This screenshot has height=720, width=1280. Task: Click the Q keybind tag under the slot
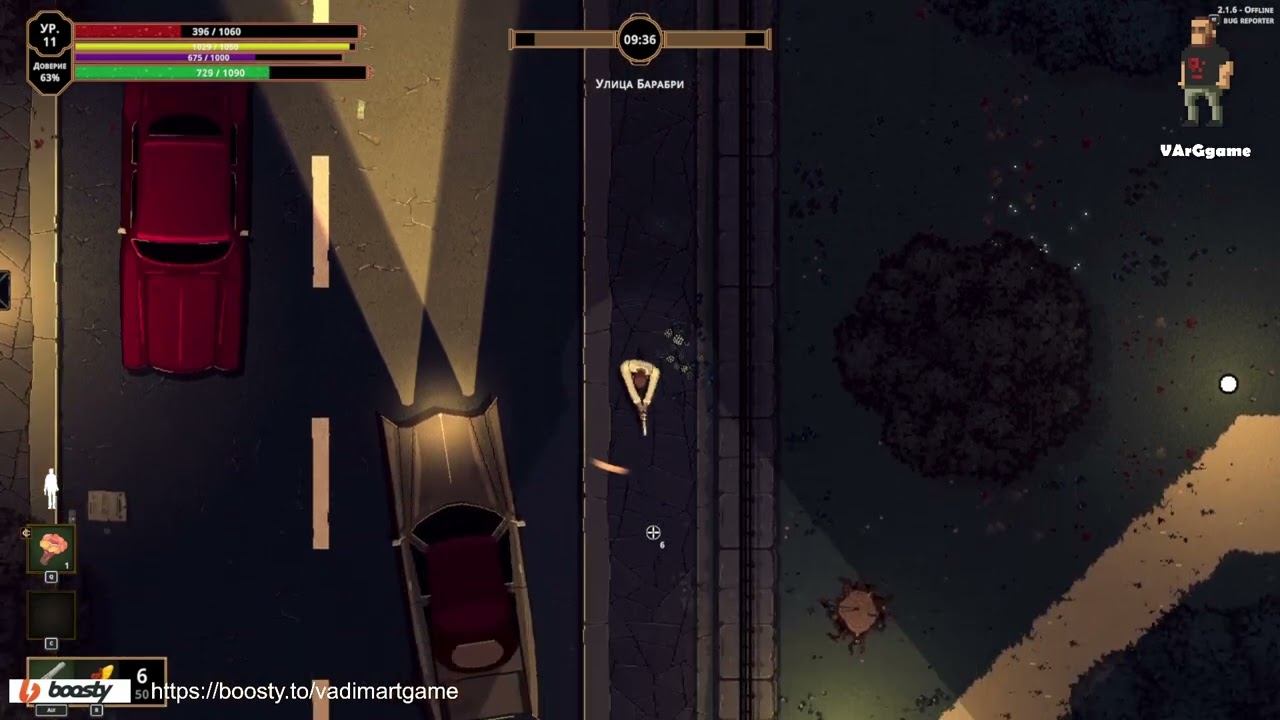click(x=50, y=576)
